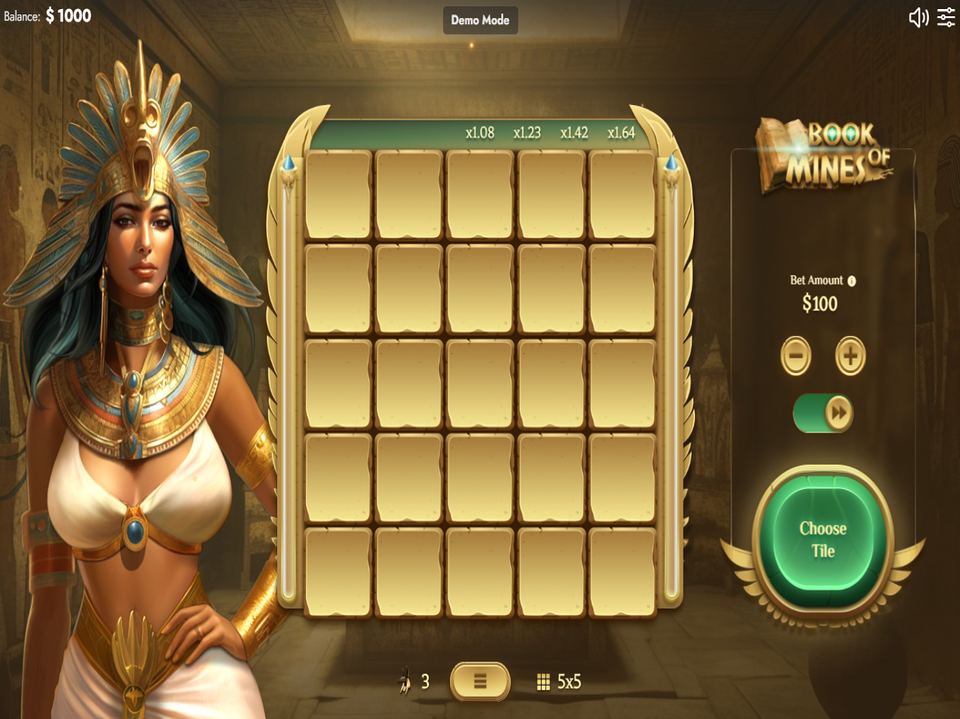
Task: Reveal the top-left tile on the board
Action: [x=338, y=194]
